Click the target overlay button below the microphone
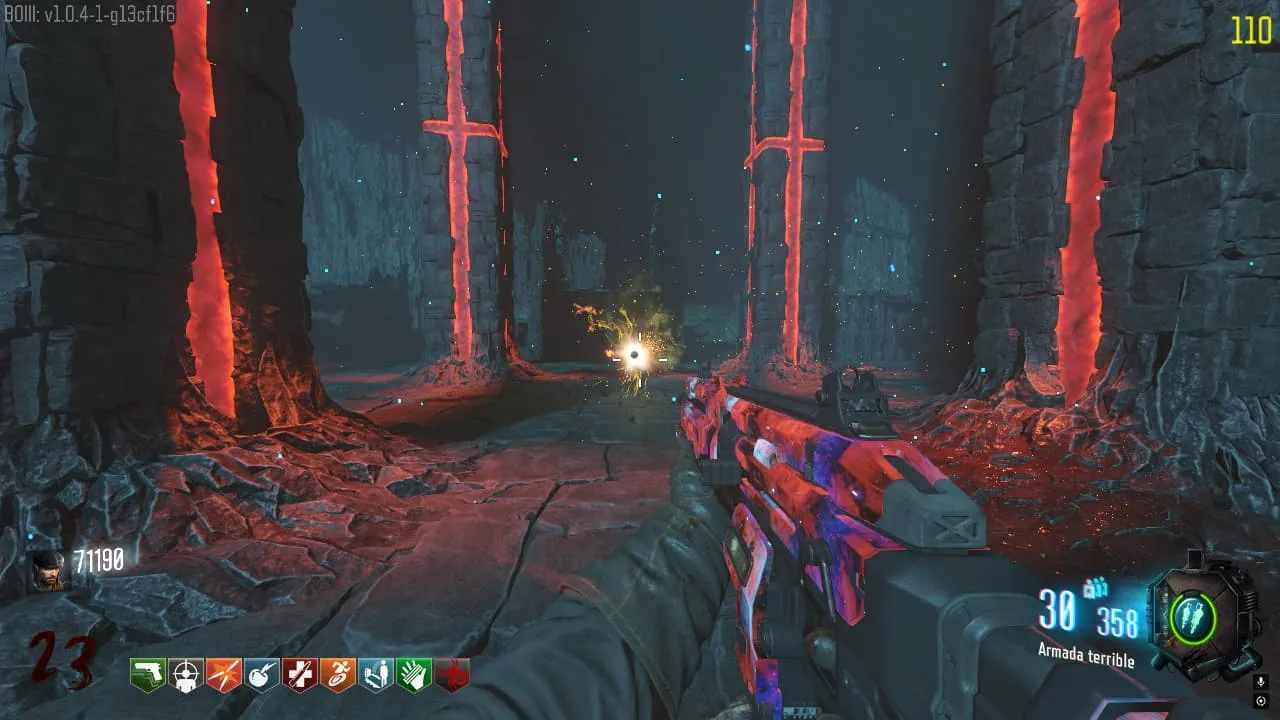The image size is (1280, 720). point(1261,700)
